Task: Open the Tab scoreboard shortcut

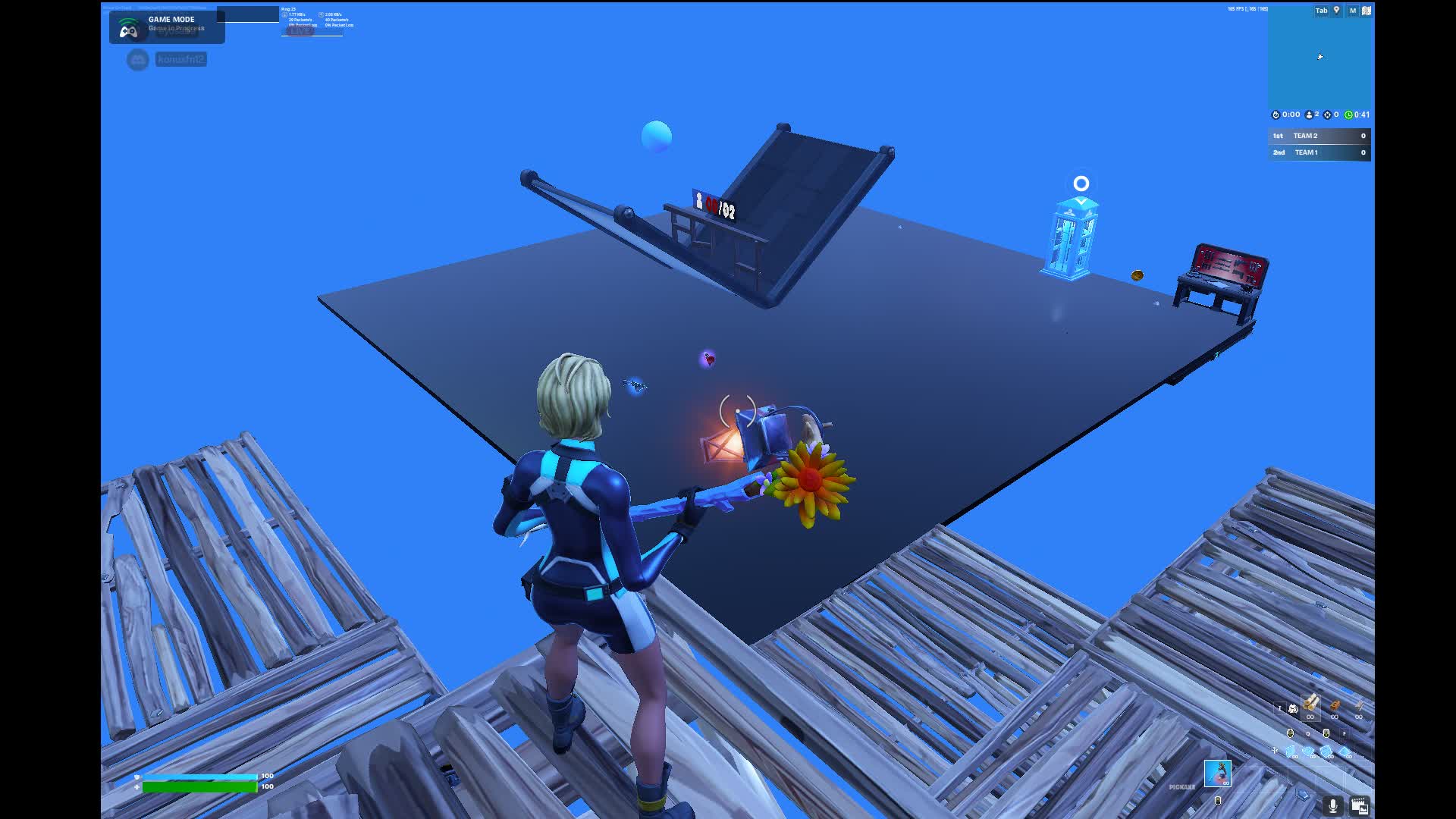Action: pos(1320,11)
